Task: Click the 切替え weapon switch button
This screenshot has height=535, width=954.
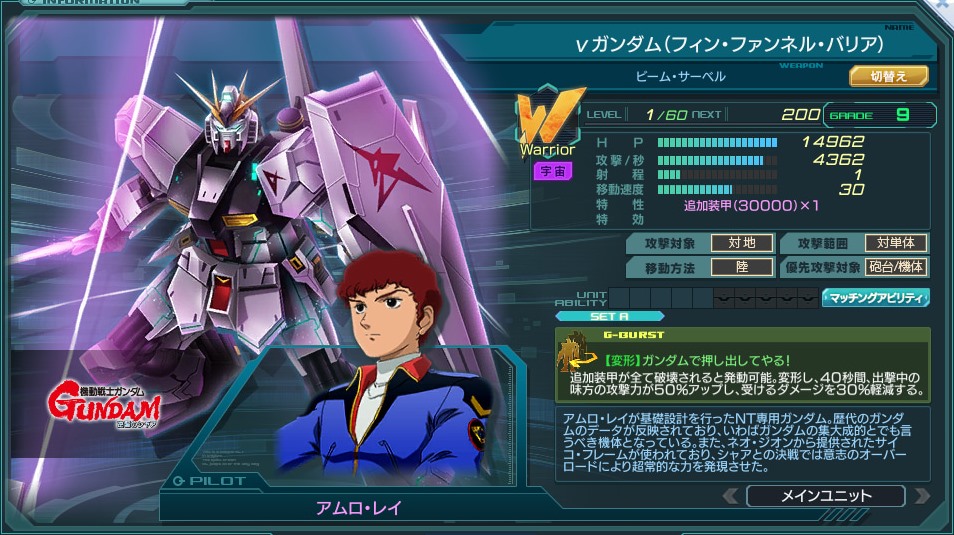Action: click(x=889, y=76)
